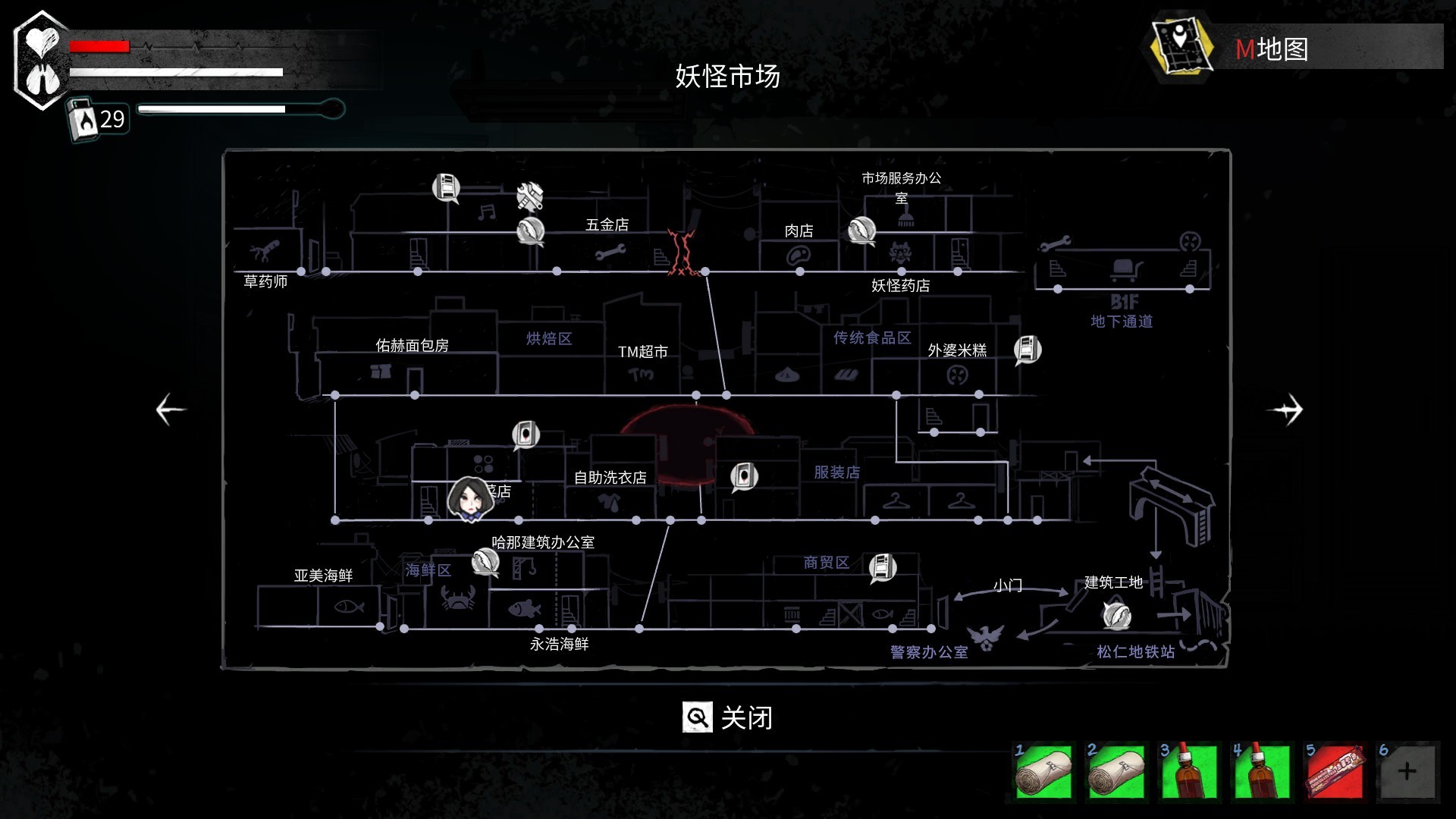Select the note marker beside 外婆米糕
The image size is (1456, 819).
(1028, 350)
